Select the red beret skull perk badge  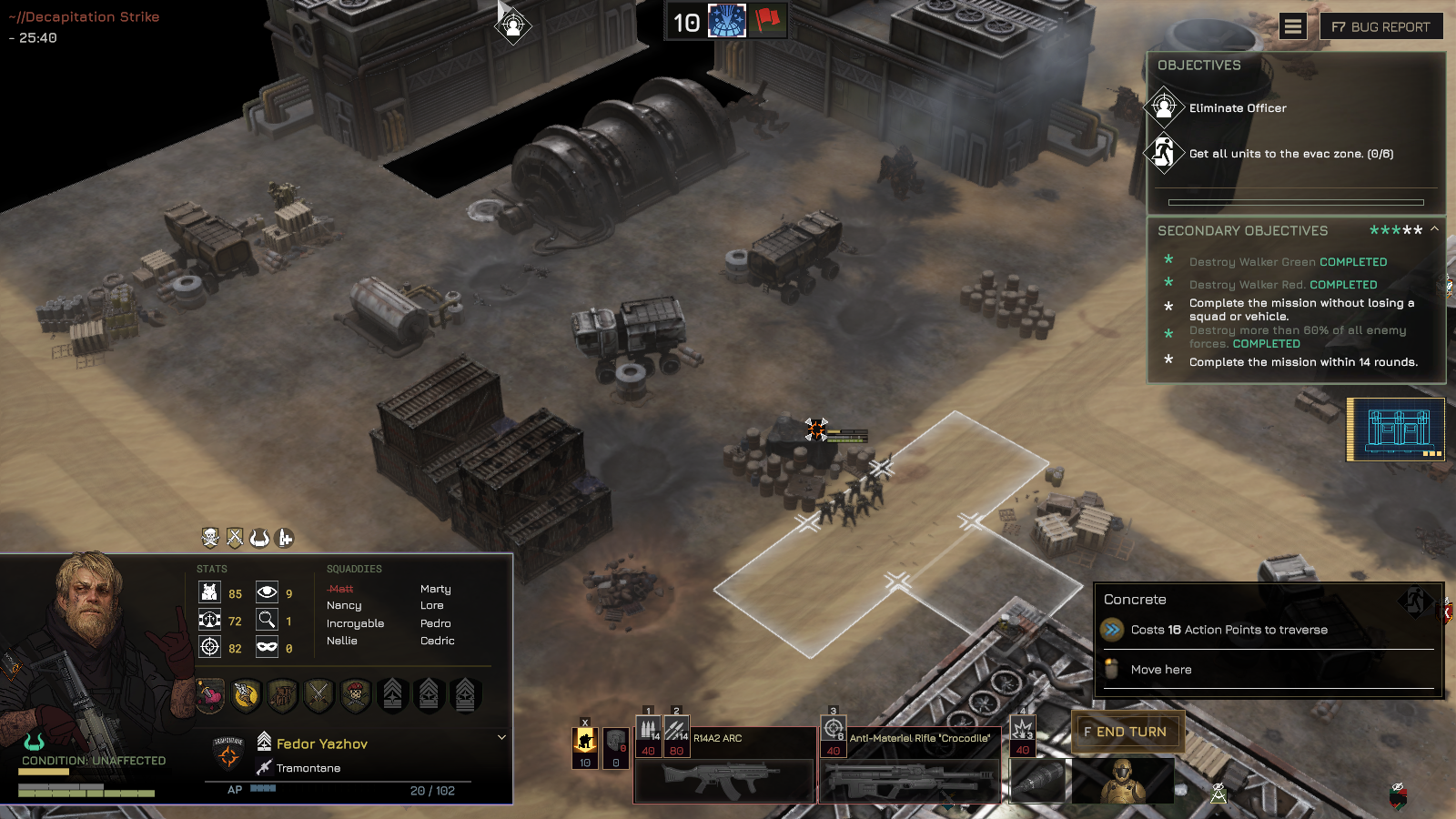tap(355, 696)
